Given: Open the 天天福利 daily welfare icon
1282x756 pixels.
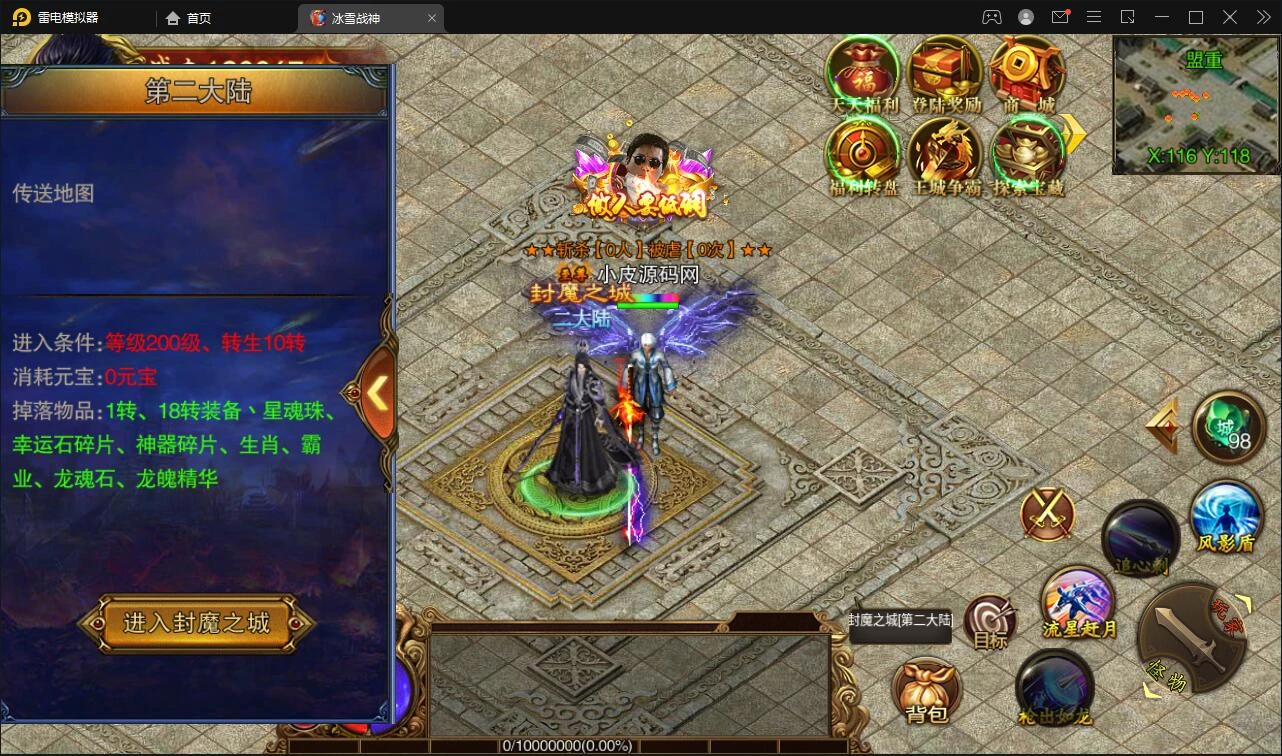Looking at the screenshot, I should [863, 72].
